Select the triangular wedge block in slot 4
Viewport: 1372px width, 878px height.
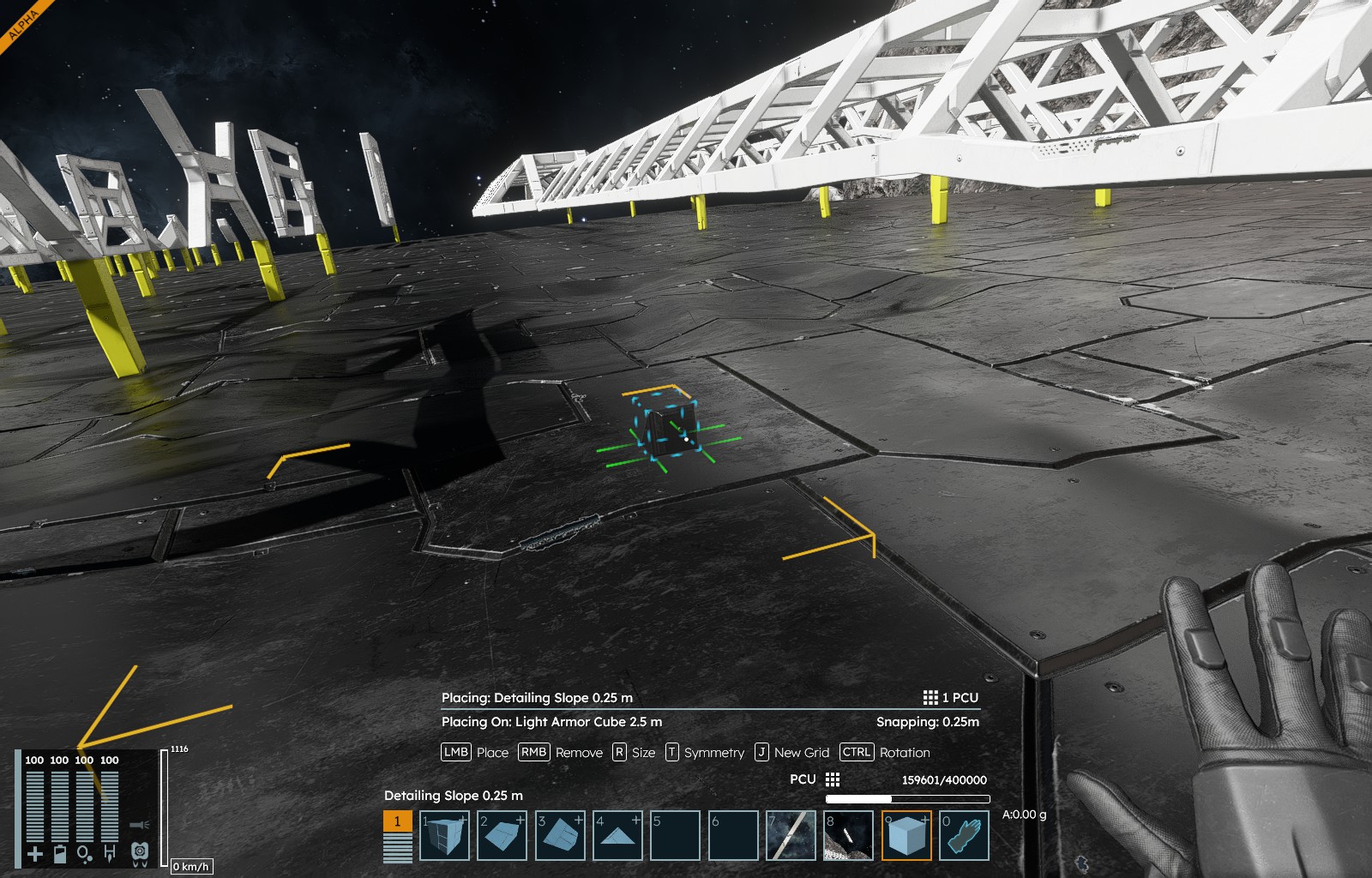pyautogui.click(x=617, y=836)
